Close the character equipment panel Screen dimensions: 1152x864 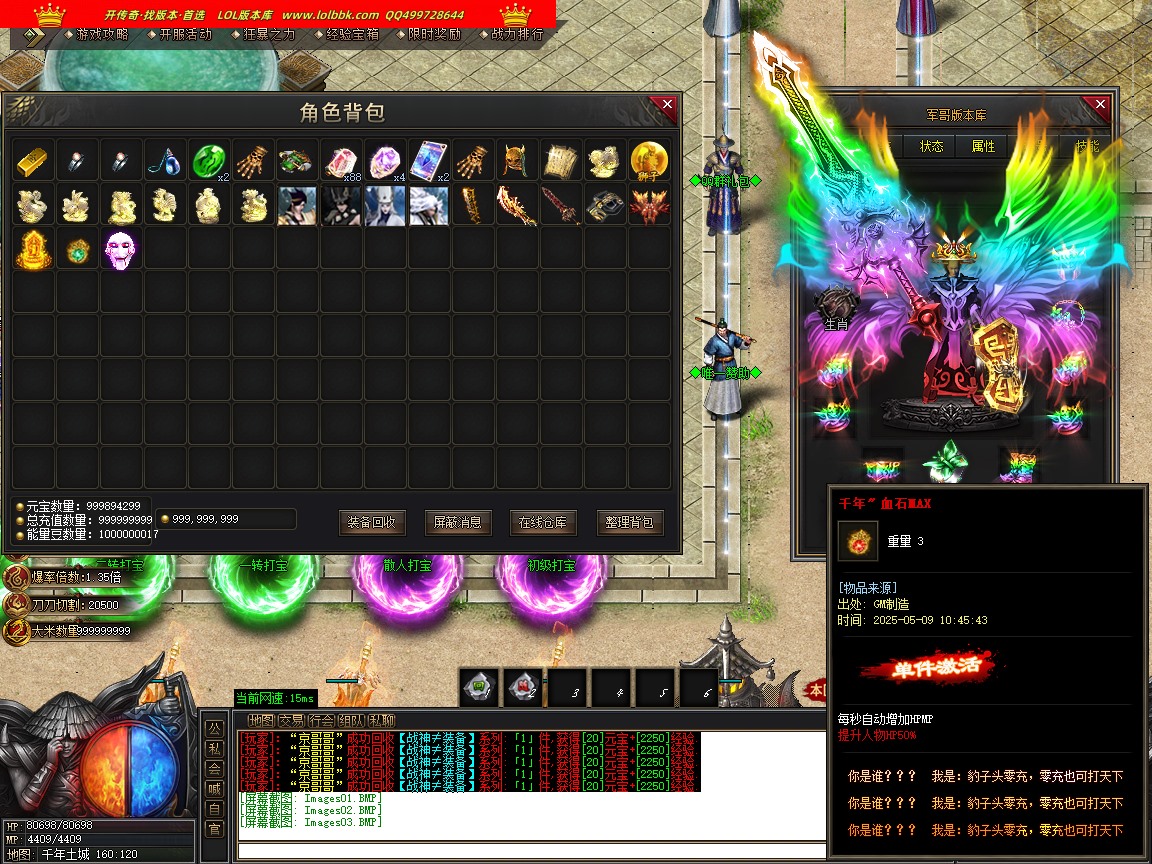pos(1100,106)
